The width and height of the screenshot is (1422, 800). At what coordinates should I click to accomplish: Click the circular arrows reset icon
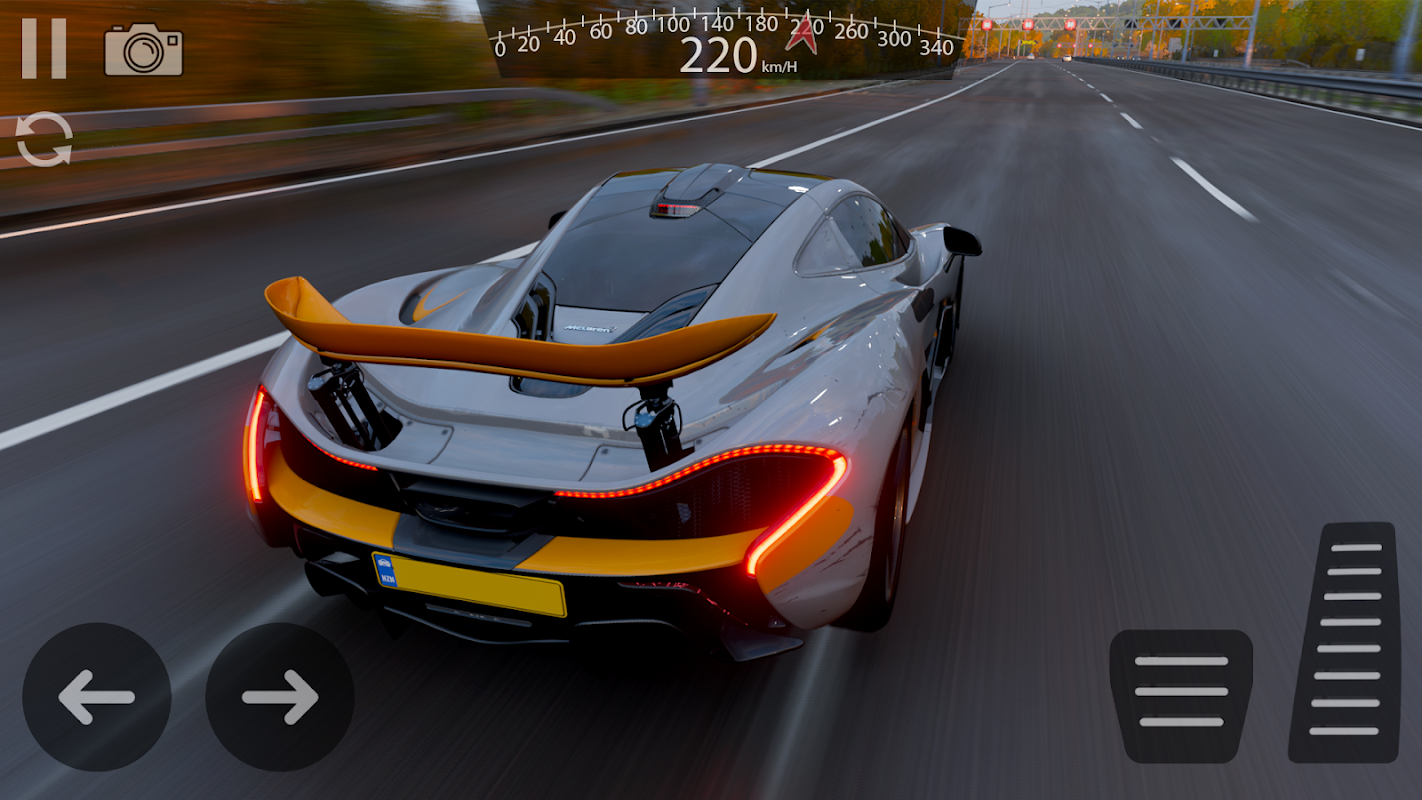click(x=44, y=139)
